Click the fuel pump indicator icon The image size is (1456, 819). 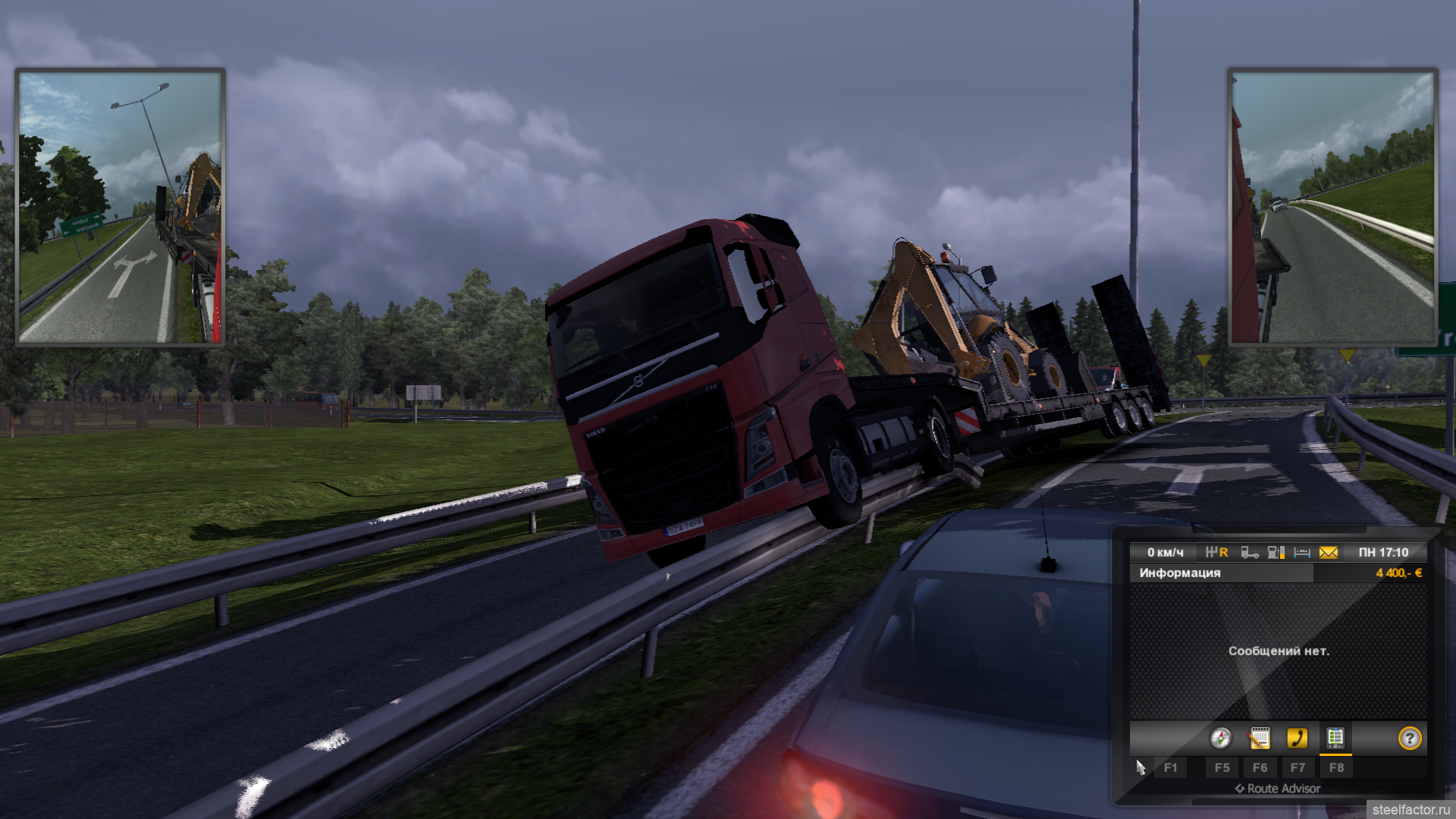pyautogui.click(x=1276, y=553)
